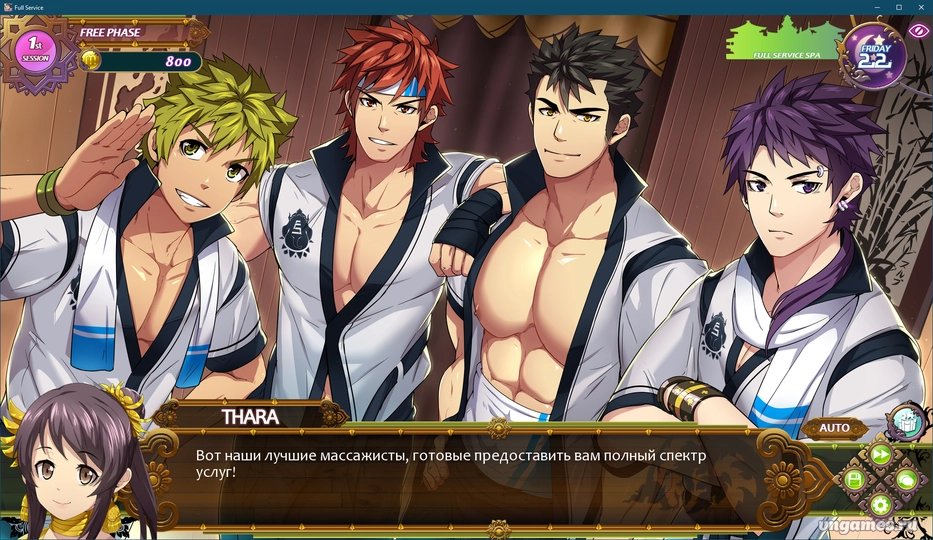
Task: Toggle the AUTO dialogue advance button
Action: [834, 428]
